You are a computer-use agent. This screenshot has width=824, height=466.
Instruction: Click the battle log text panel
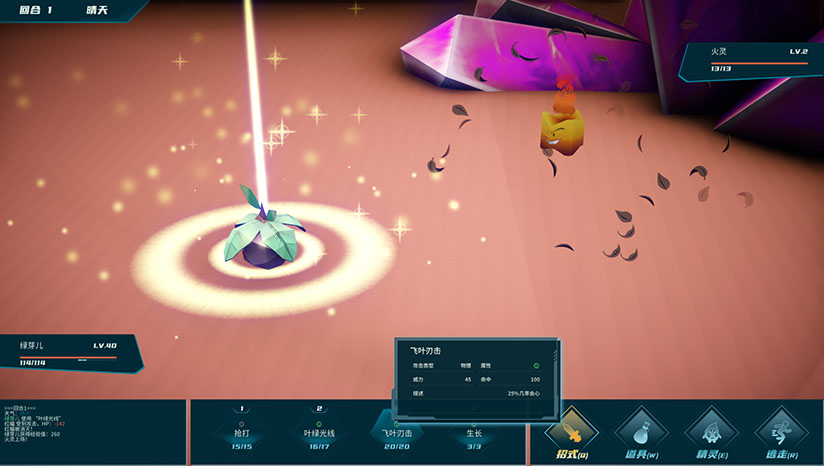pos(92,432)
